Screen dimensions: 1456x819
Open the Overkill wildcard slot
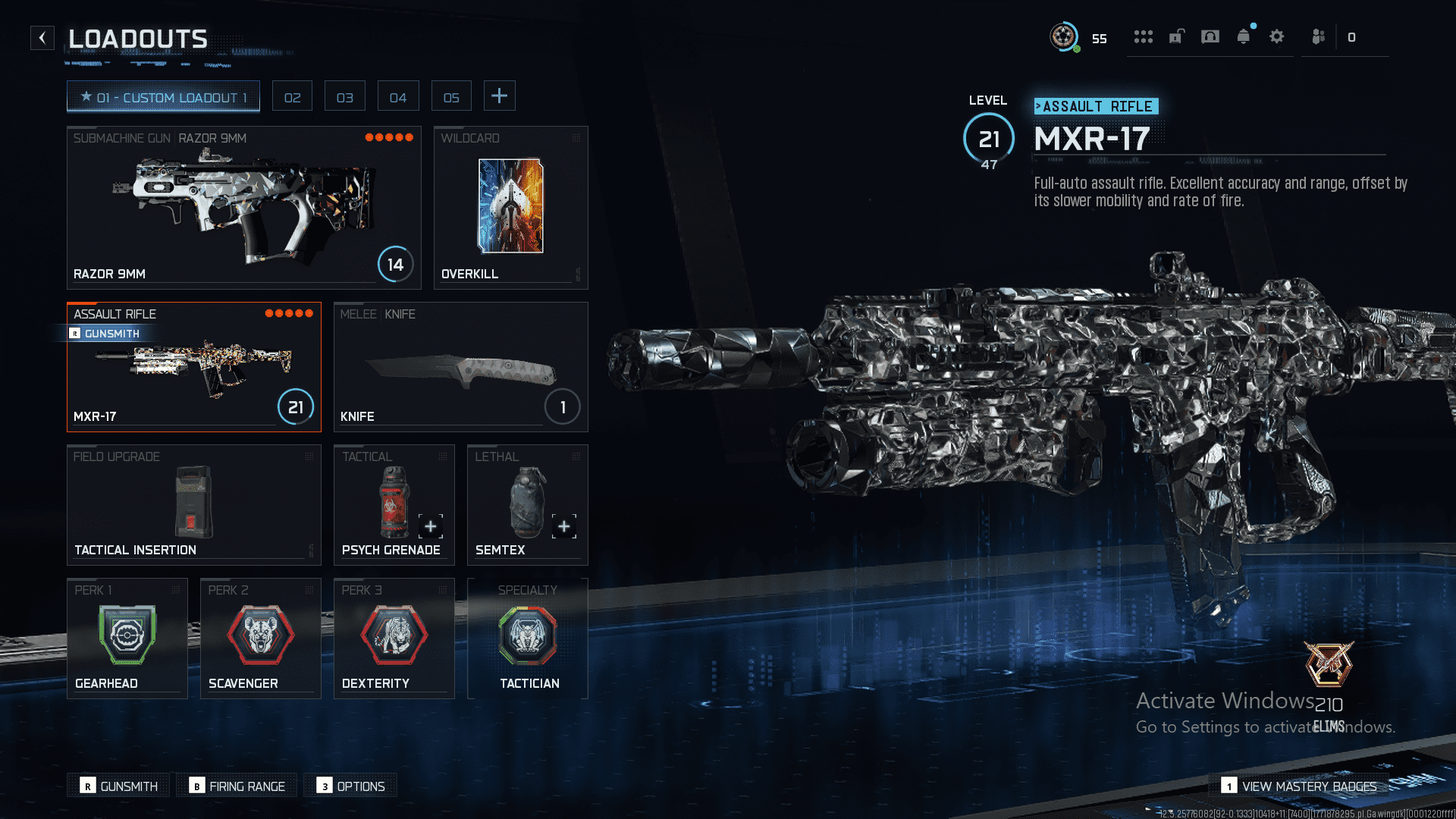tap(510, 208)
